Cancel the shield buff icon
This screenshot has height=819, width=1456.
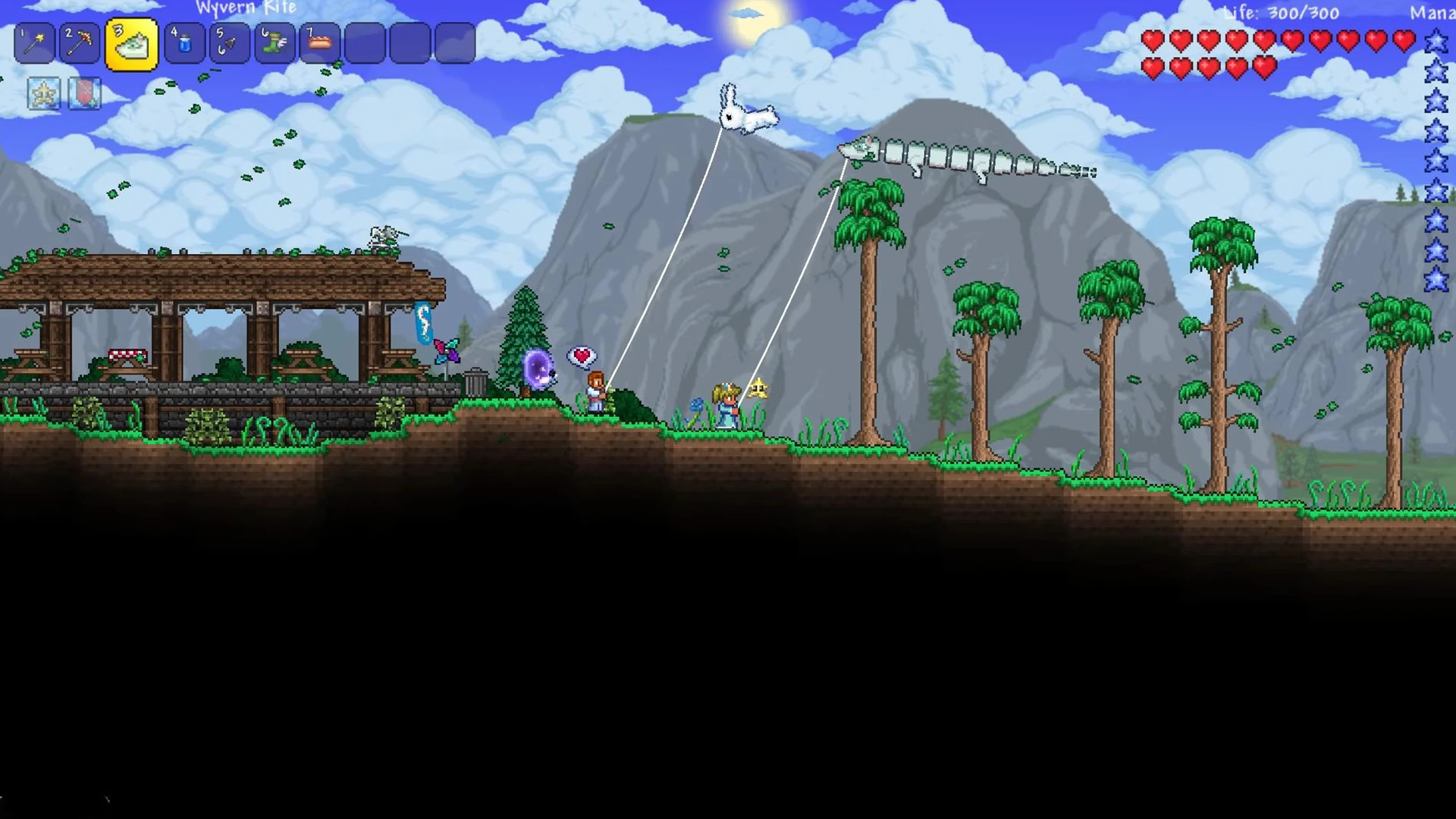coord(86,94)
